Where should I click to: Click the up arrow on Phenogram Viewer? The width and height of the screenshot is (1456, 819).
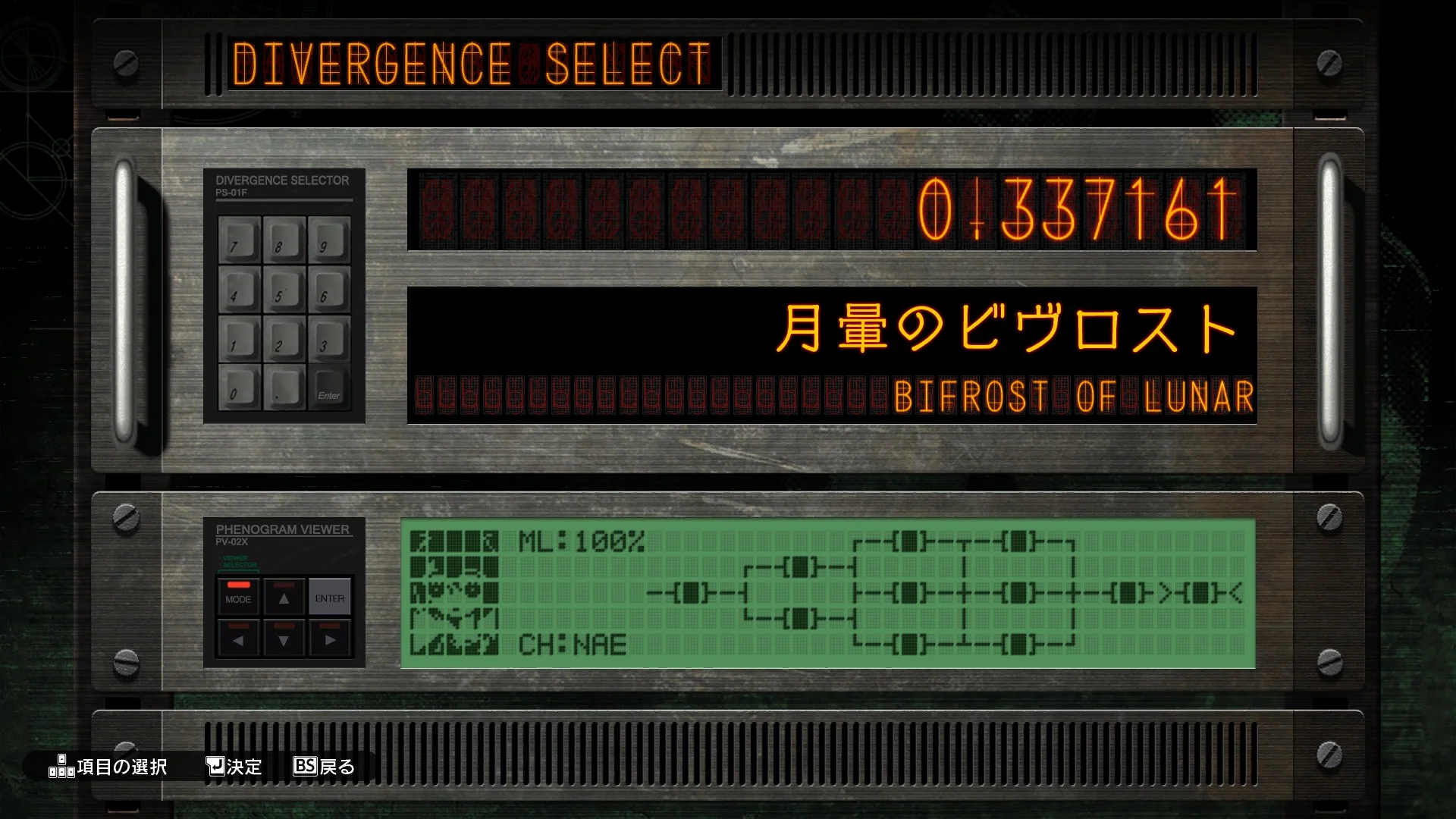pos(284,597)
